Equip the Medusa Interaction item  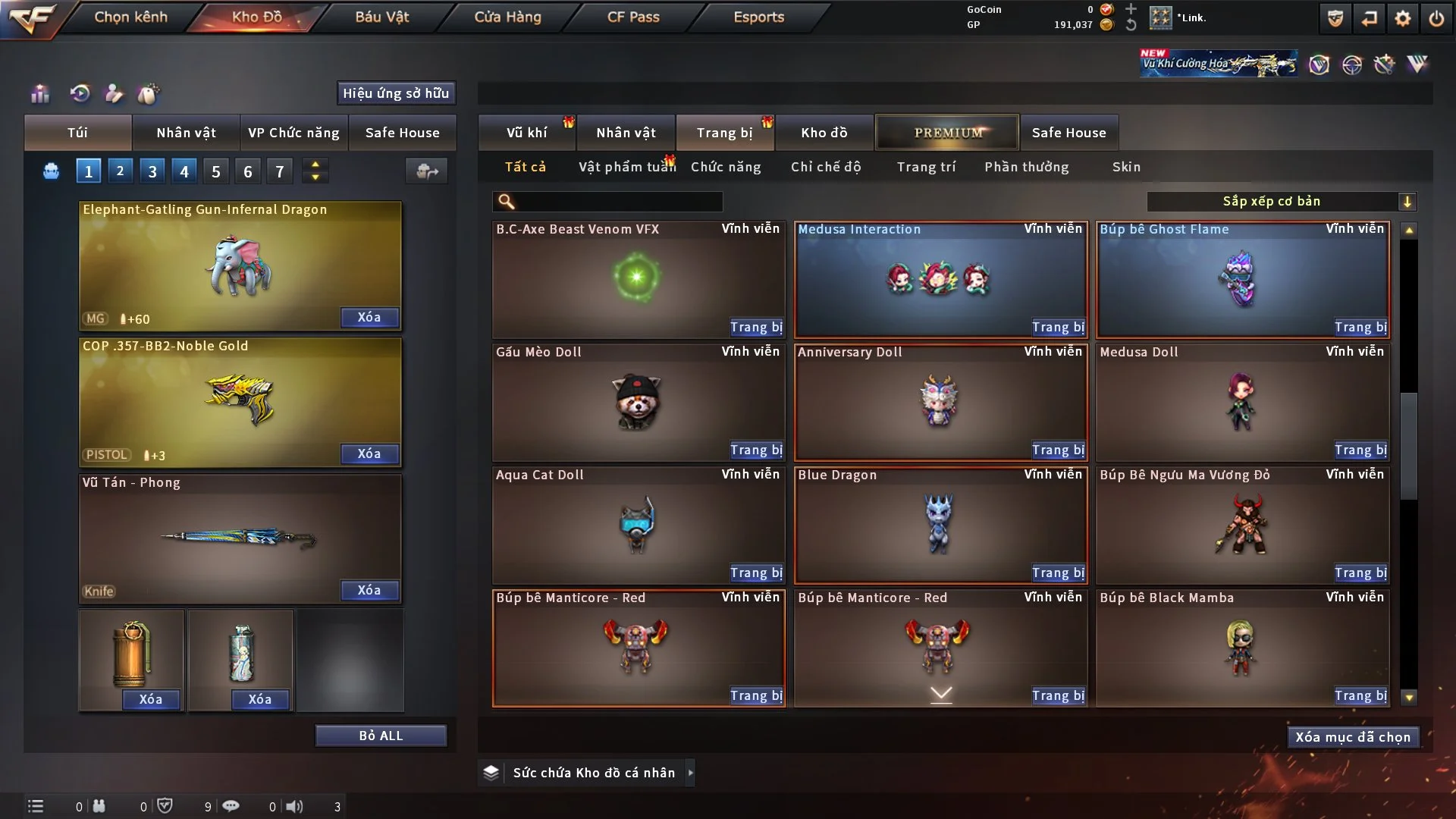point(1058,328)
